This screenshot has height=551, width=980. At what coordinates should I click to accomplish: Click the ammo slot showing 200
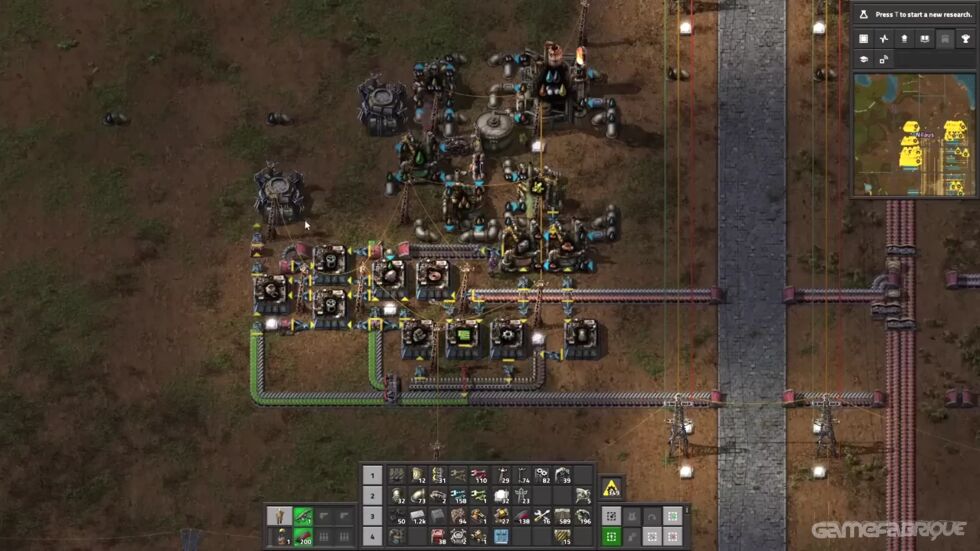click(302, 537)
